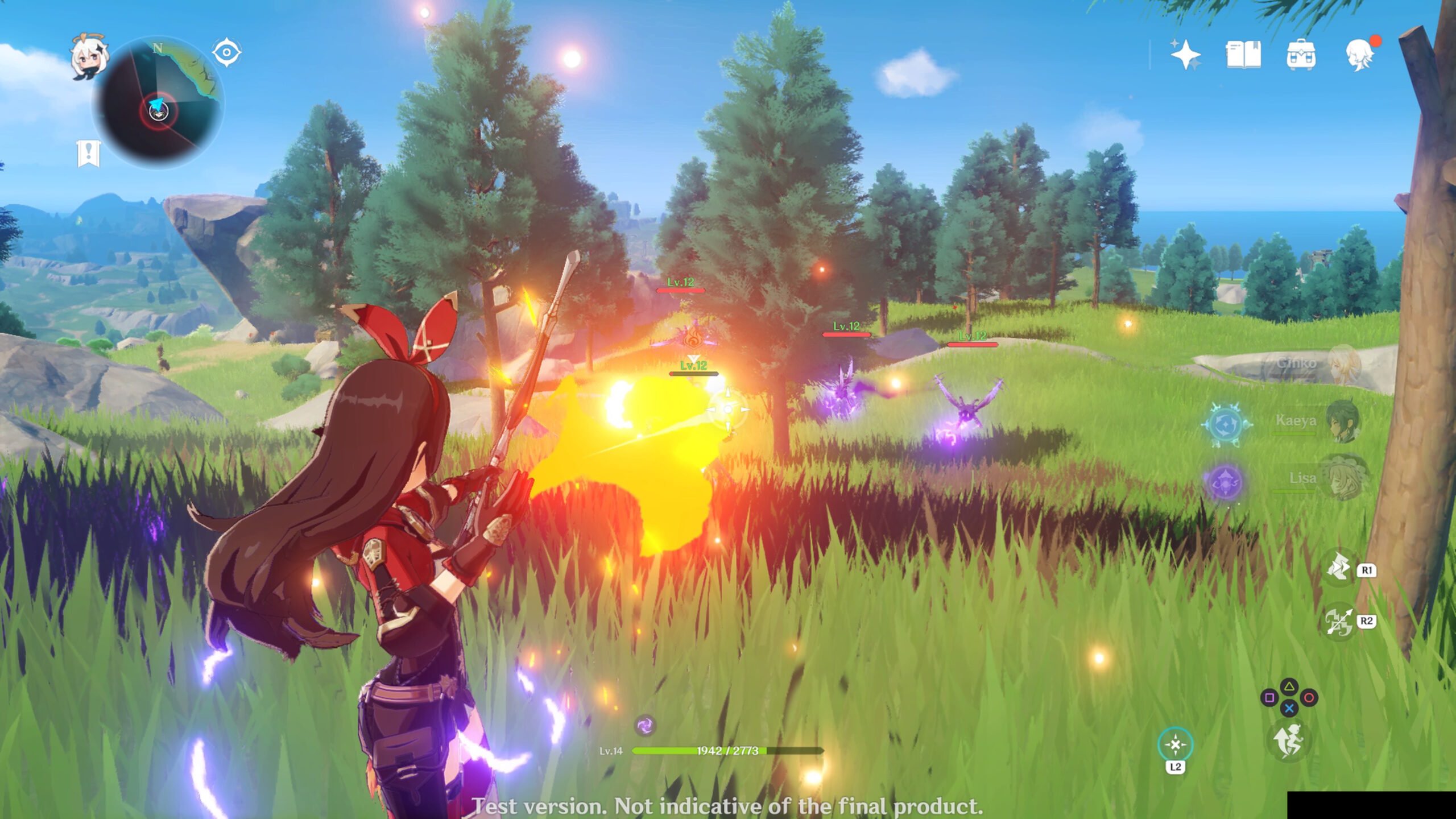The width and height of the screenshot is (1456, 819).
Task: Open the Wish star icon
Action: coord(1185,55)
